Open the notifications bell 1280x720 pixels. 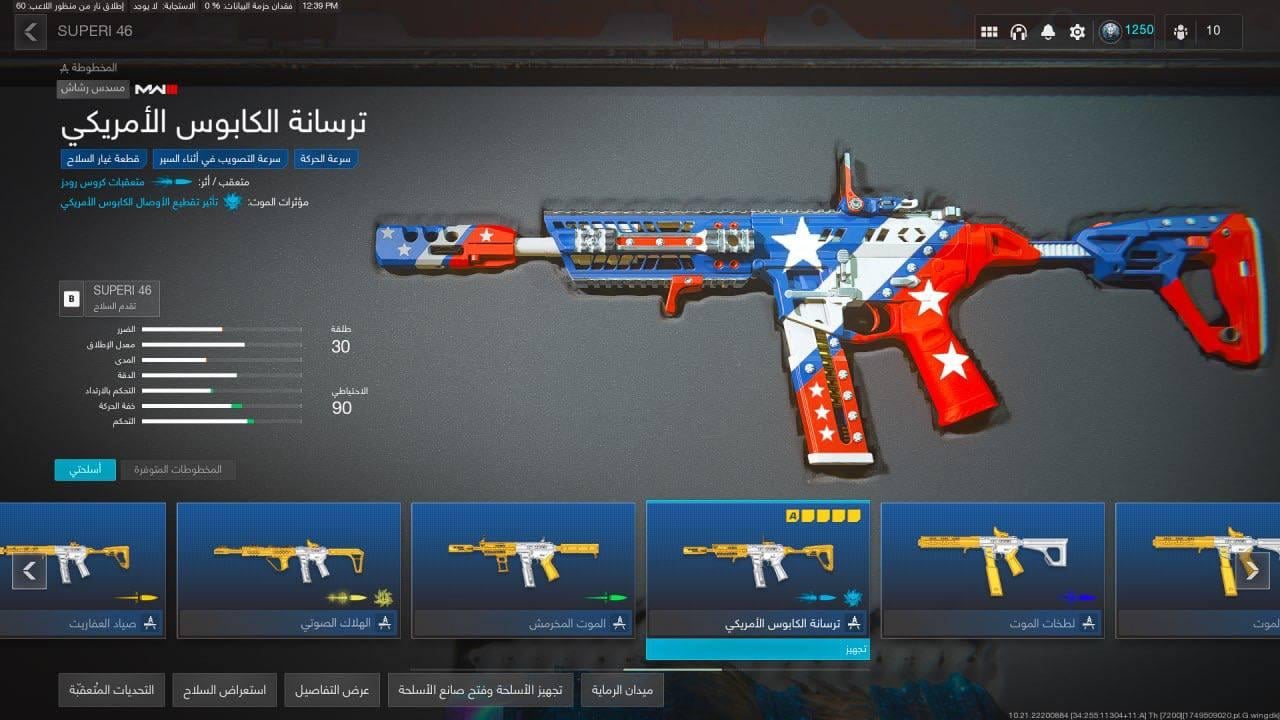[x=1047, y=31]
